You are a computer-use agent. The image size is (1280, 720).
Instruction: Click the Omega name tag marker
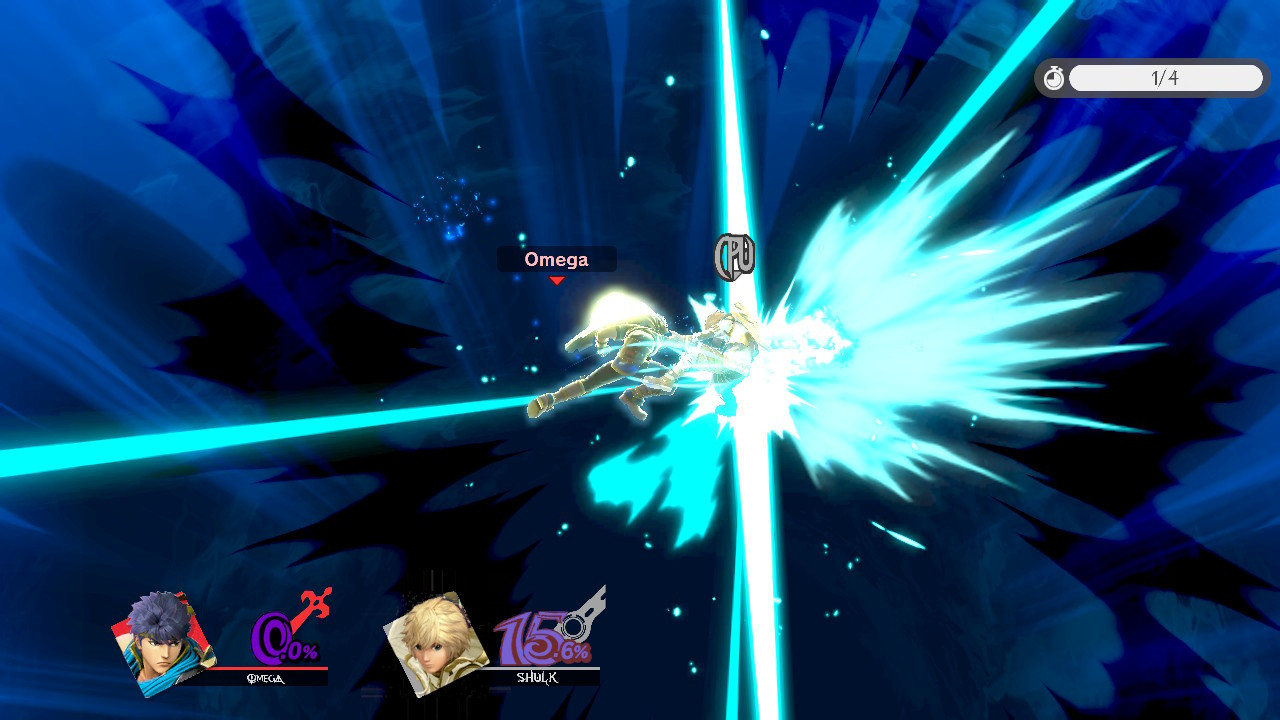click(x=557, y=259)
